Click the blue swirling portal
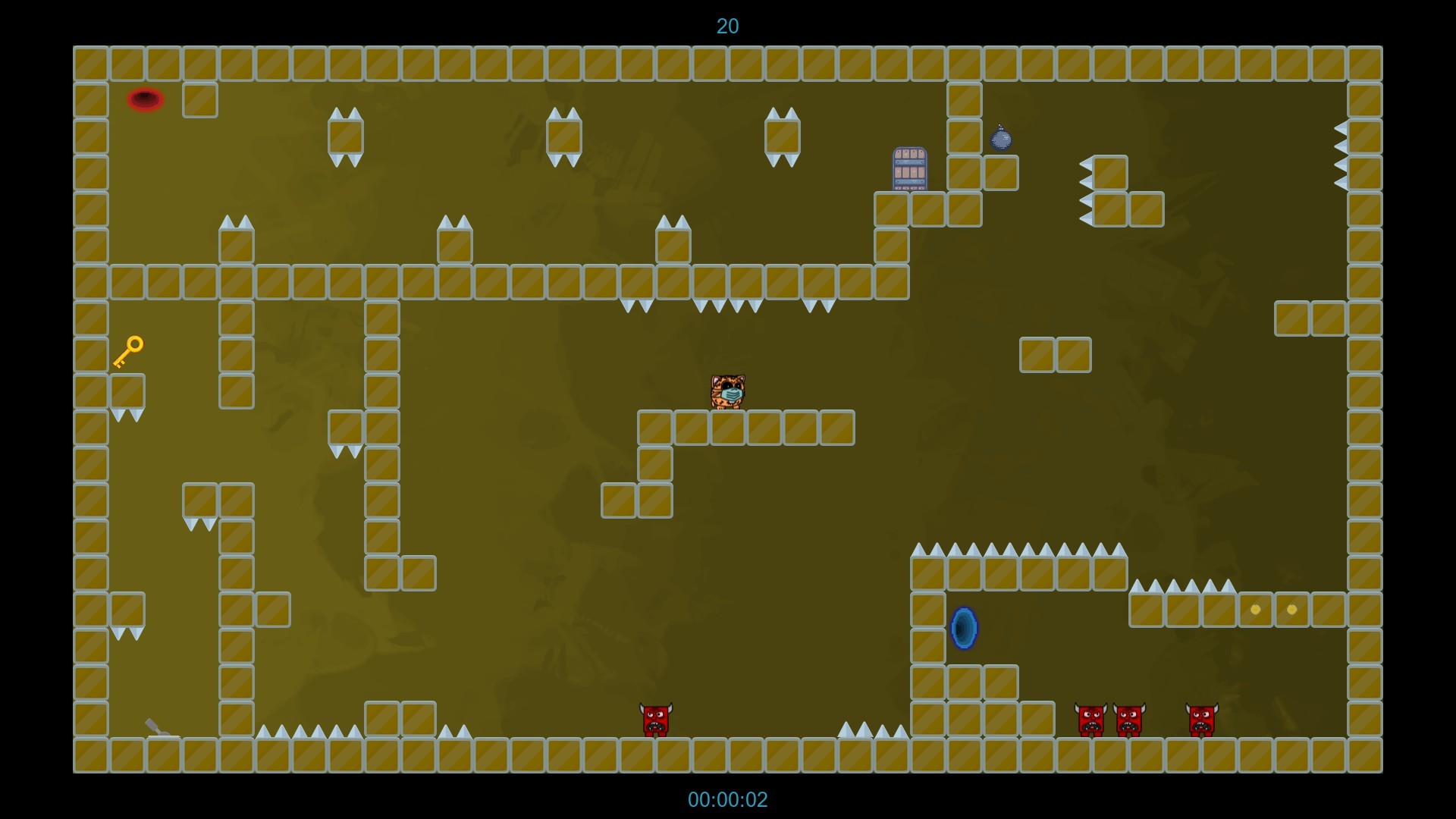The image size is (1456, 819). (x=962, y=627)
